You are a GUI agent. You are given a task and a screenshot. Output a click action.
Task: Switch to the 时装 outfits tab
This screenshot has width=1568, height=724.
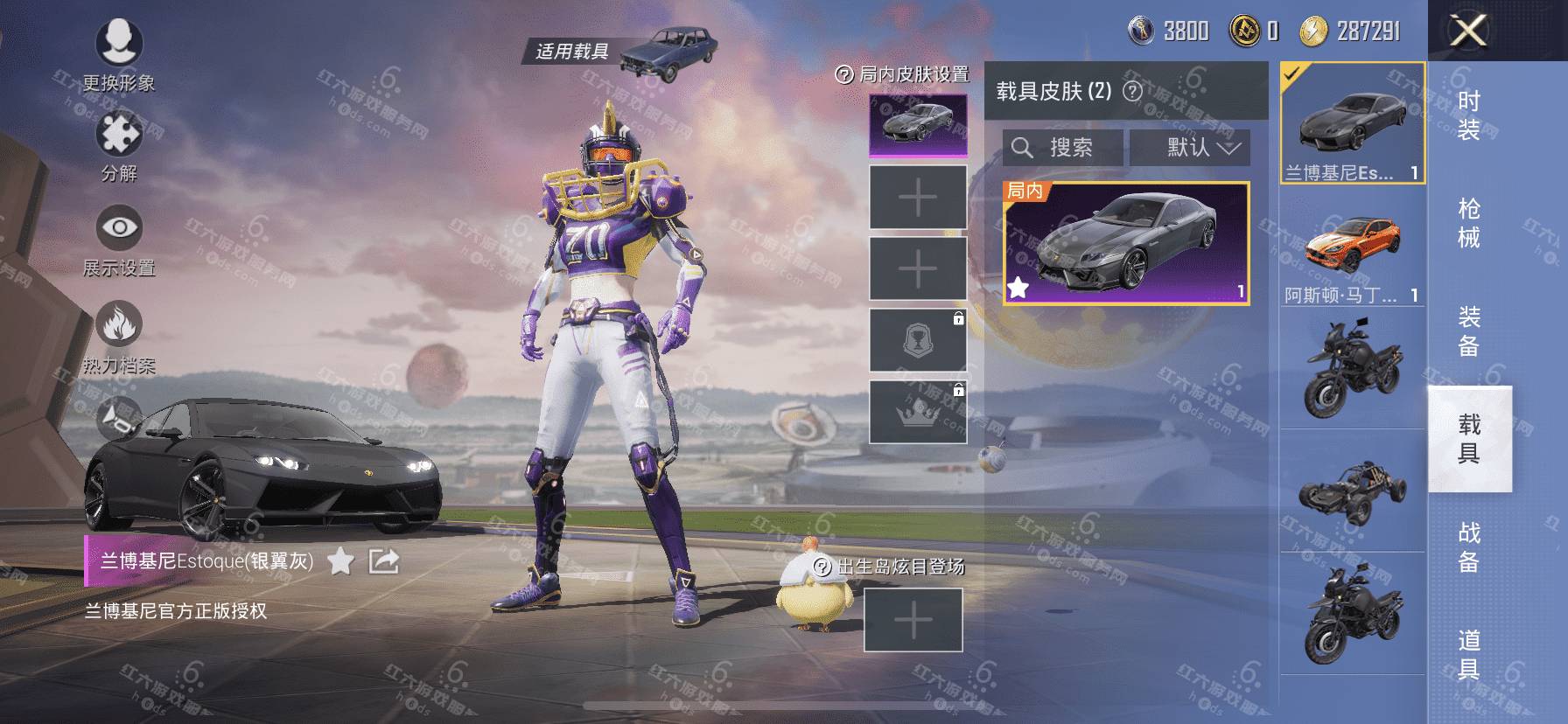tap(1469, 115)
